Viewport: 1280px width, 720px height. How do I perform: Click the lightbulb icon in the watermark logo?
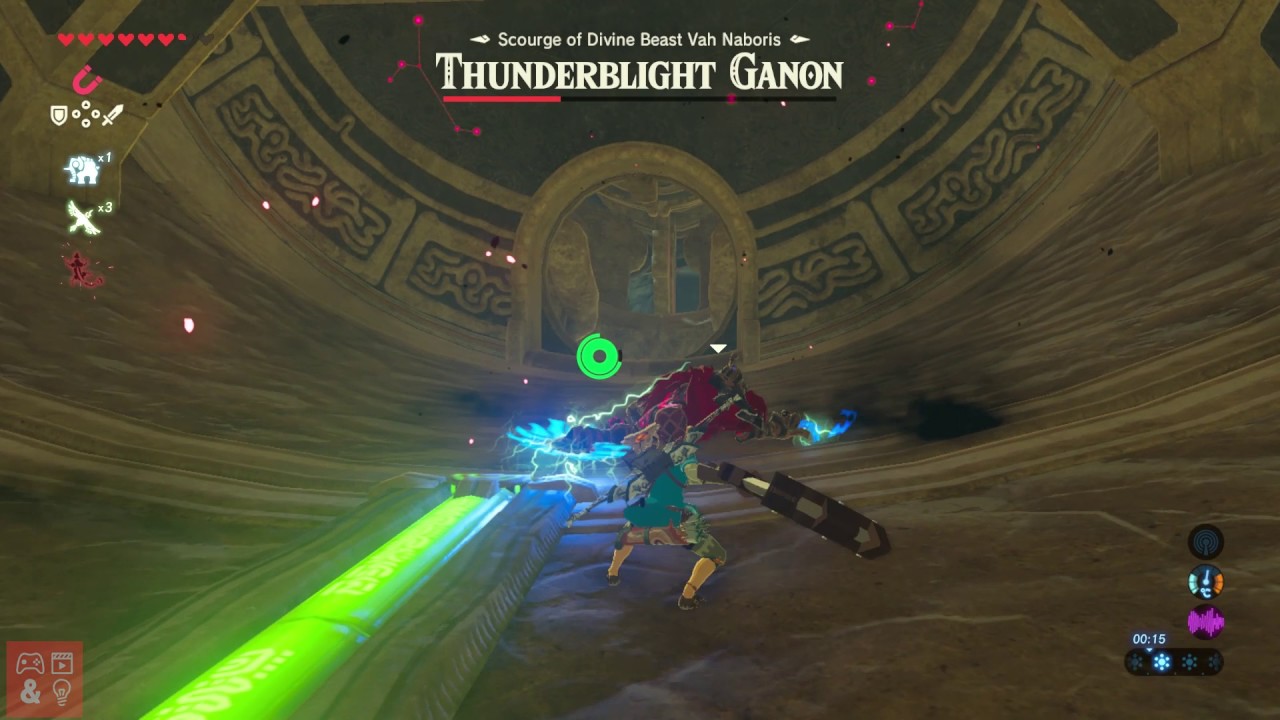[62, 690]
